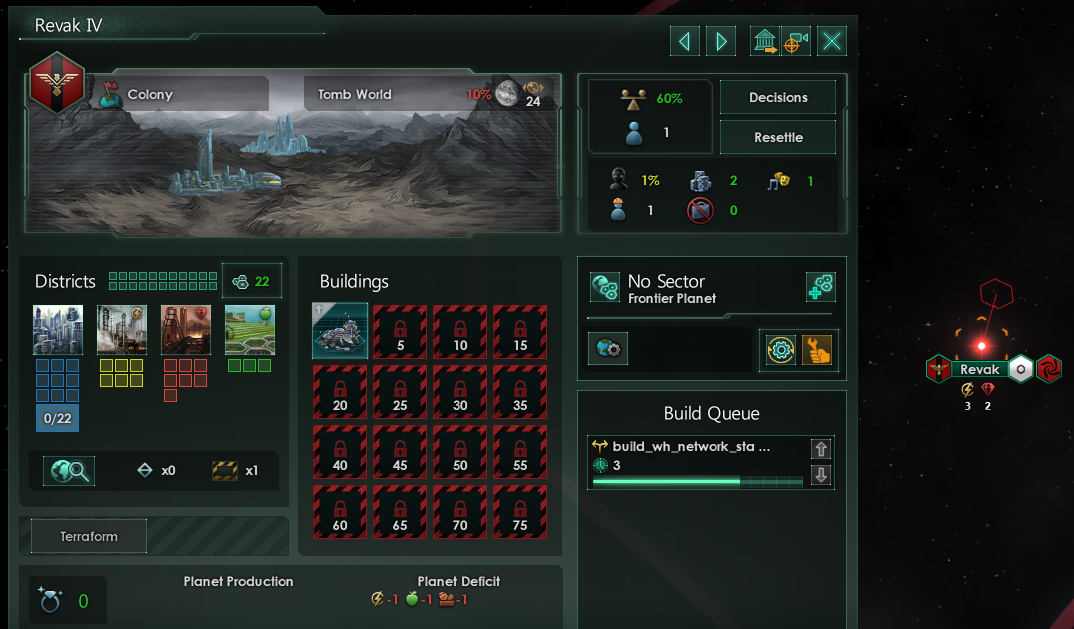Open the Terraform option

[89, 537]
